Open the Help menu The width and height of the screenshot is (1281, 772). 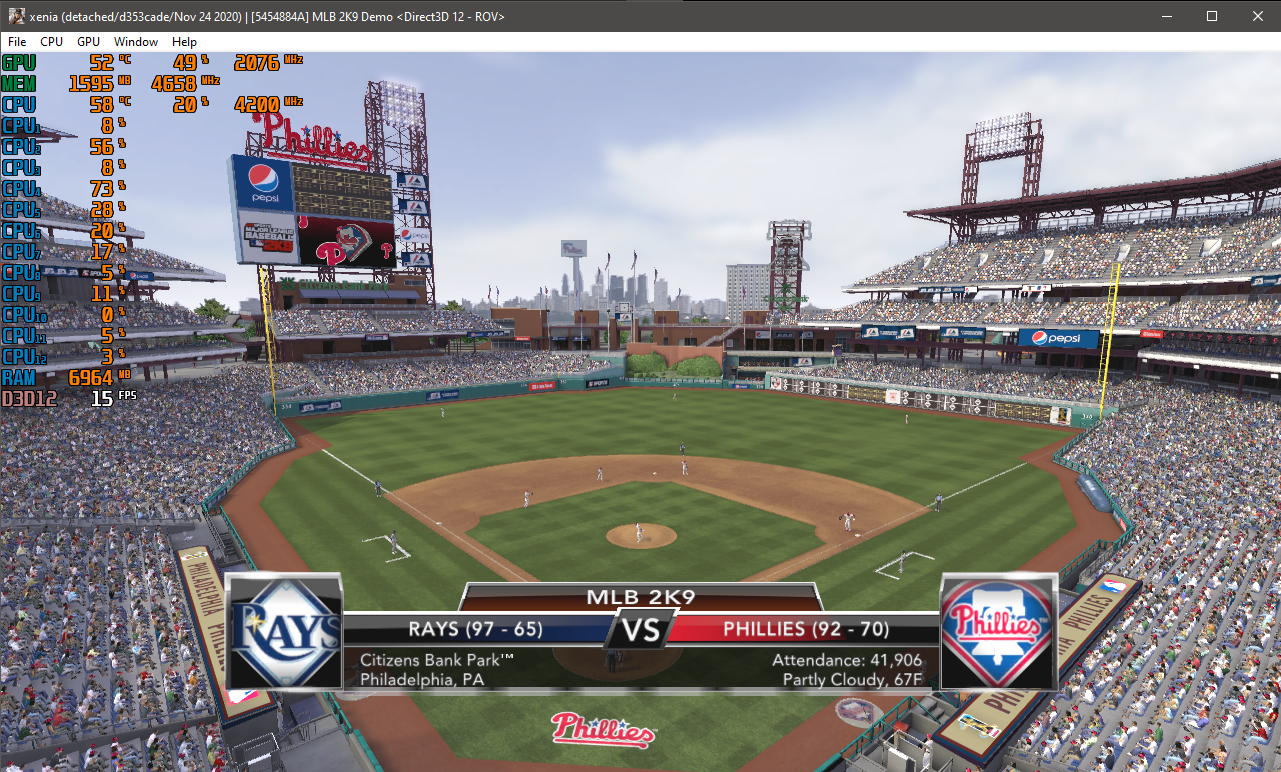click(x=184, y=42)
